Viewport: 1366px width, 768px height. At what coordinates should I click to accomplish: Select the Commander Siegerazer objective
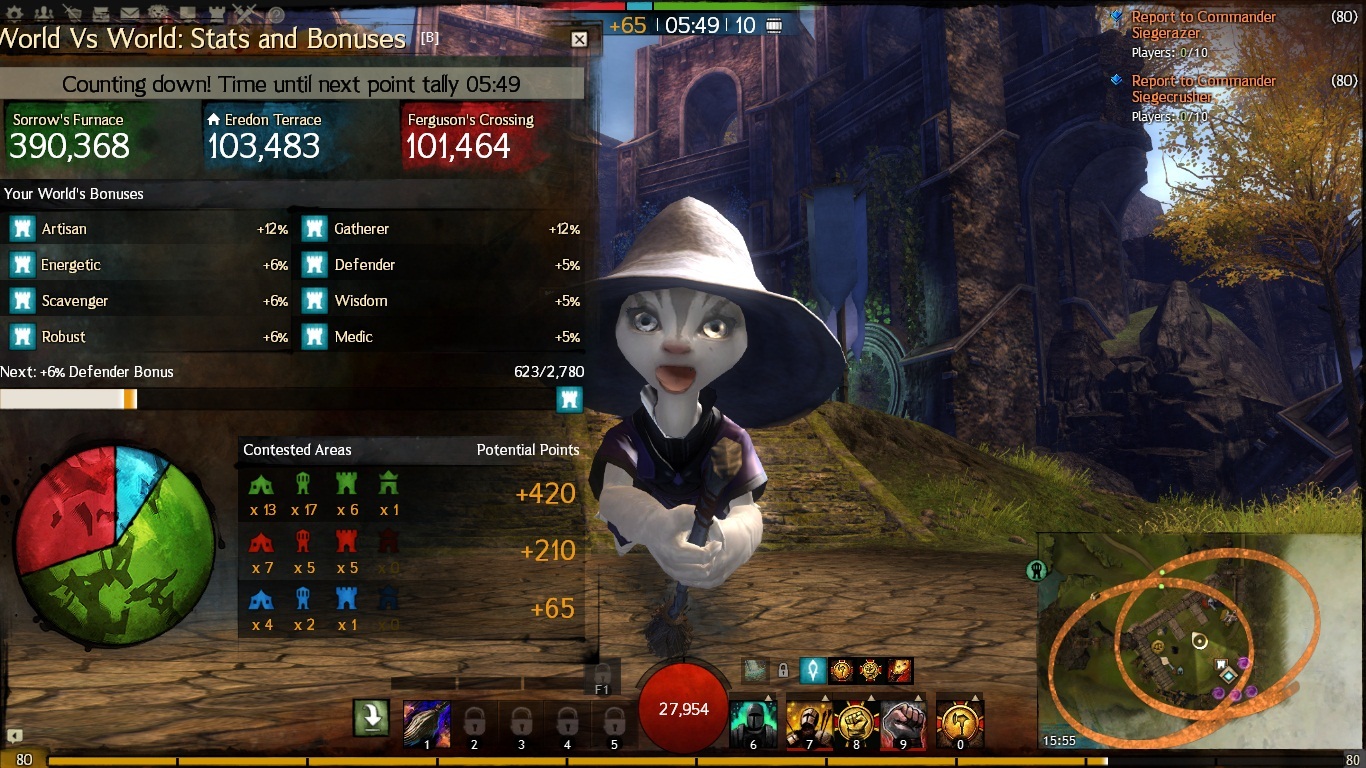pyautogui.click(x=1203, y=25)
